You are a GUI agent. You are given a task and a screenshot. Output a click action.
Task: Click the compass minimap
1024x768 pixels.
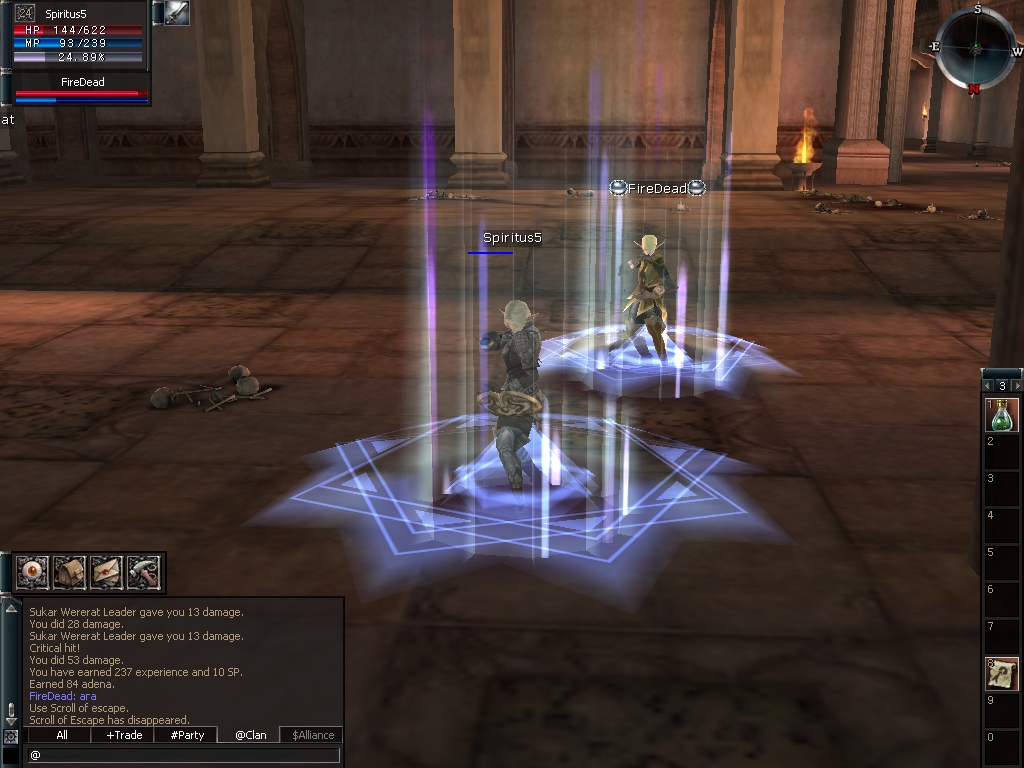coord(975,48)
